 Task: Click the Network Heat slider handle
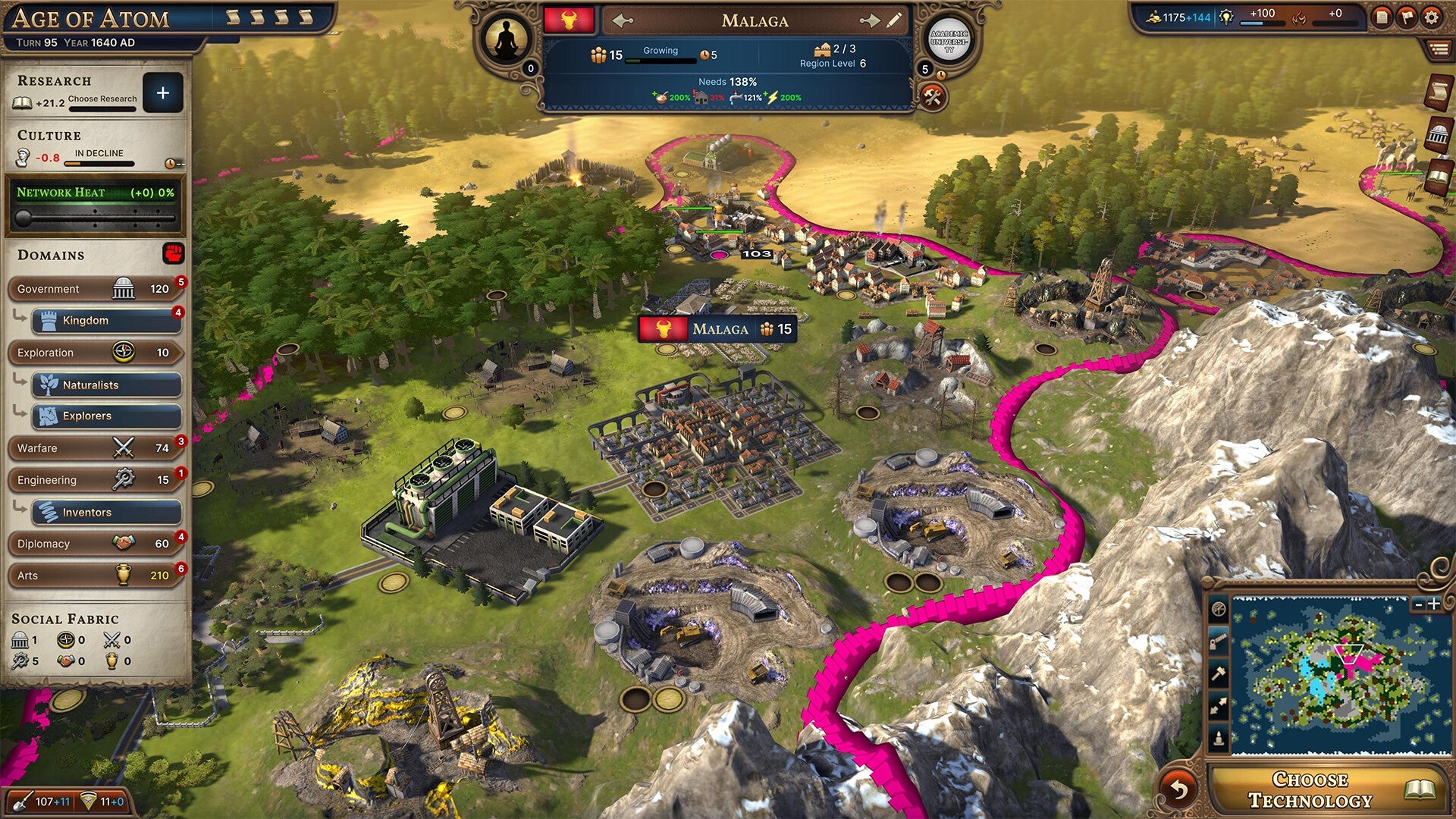click(x=23, y=218)
